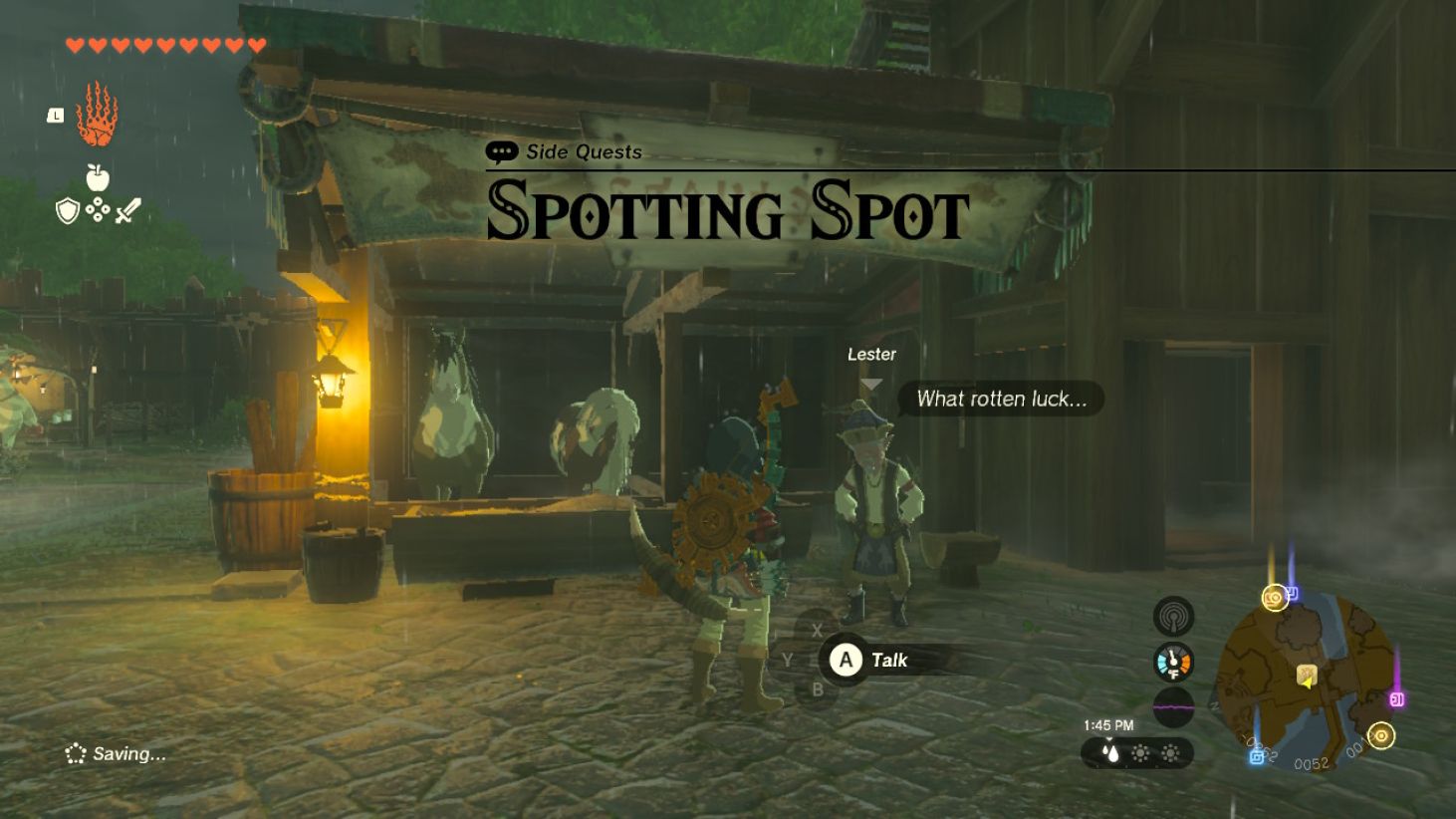Click the 'What rotten luck...' dialogue box
This screenshot has width=1456, height=819.
pyautogui.click(x=1001, y=400)
